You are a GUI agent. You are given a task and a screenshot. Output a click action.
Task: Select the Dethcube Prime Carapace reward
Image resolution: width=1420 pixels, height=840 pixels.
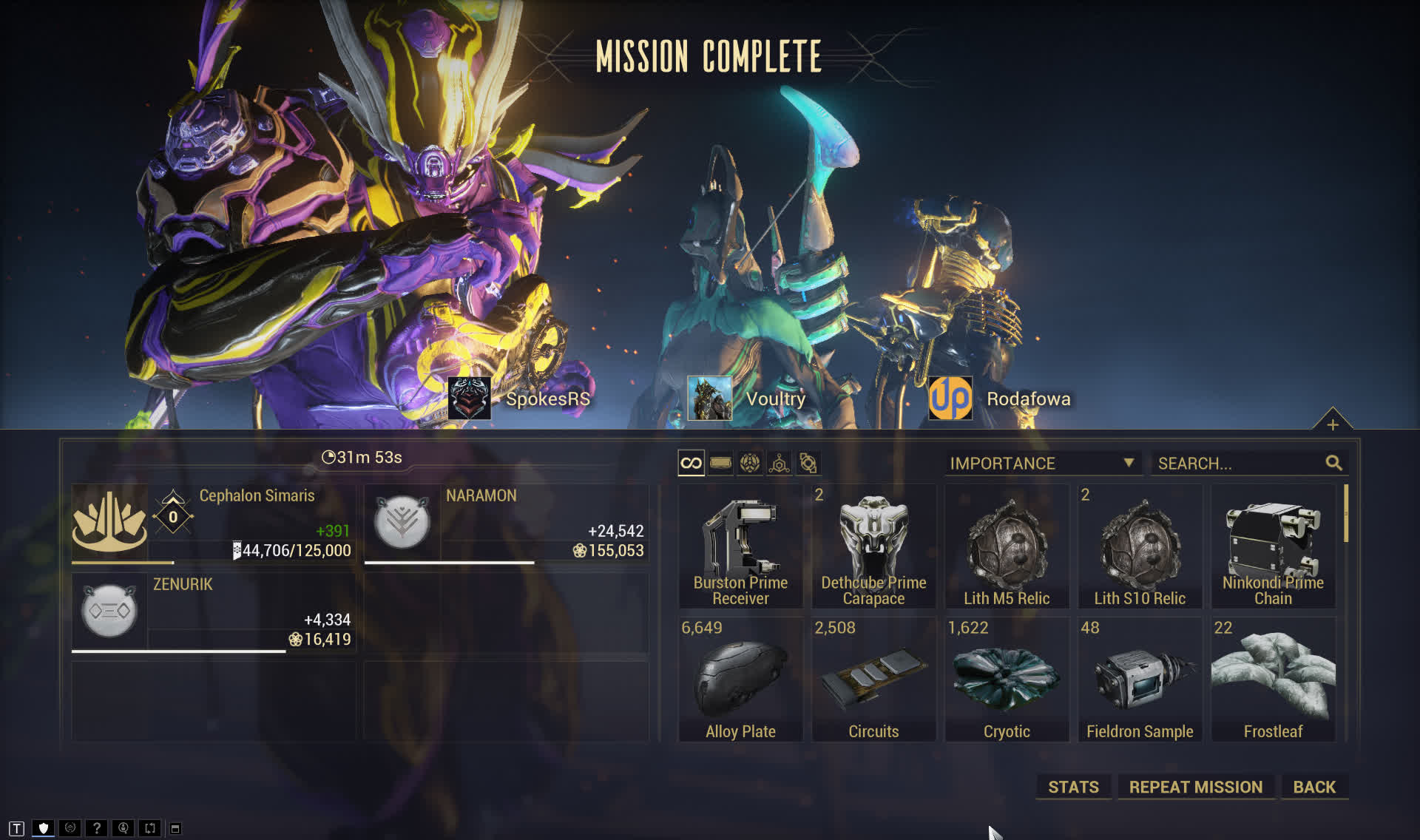pyautogui.click(x=873, y=547)
